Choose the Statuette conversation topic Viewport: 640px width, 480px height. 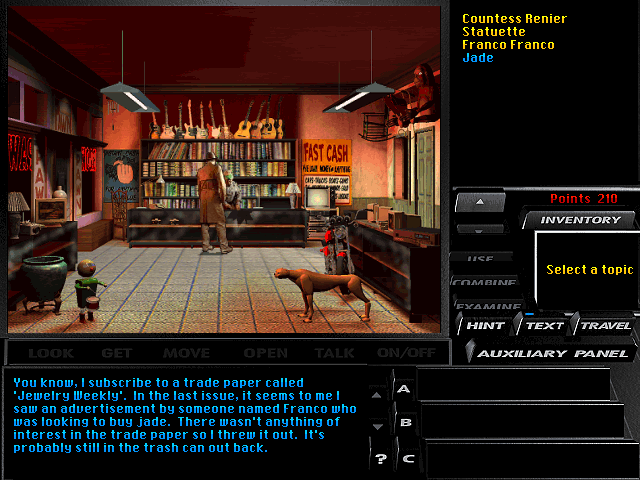494,32
